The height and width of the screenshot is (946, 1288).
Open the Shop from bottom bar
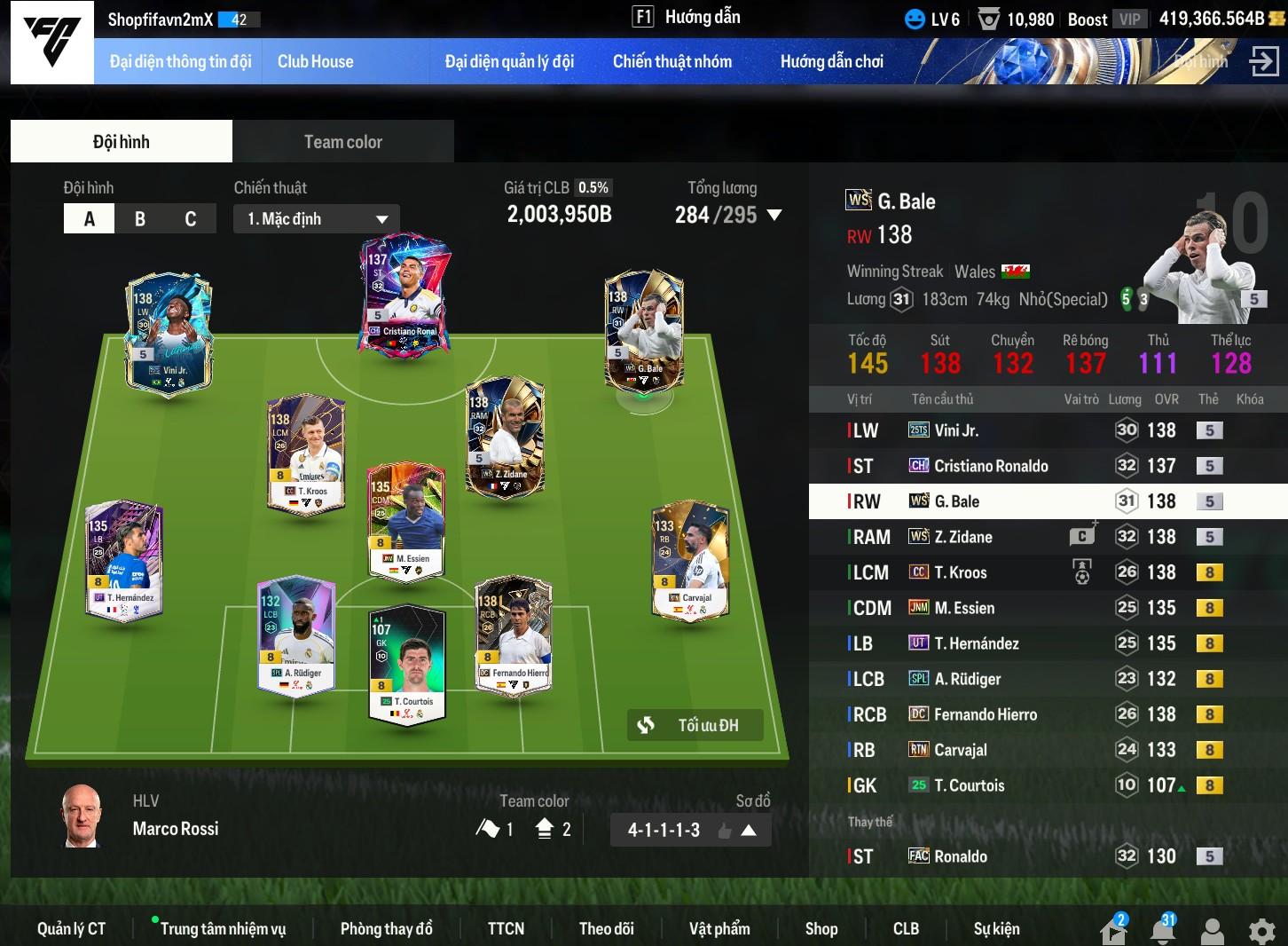point(821,928)
